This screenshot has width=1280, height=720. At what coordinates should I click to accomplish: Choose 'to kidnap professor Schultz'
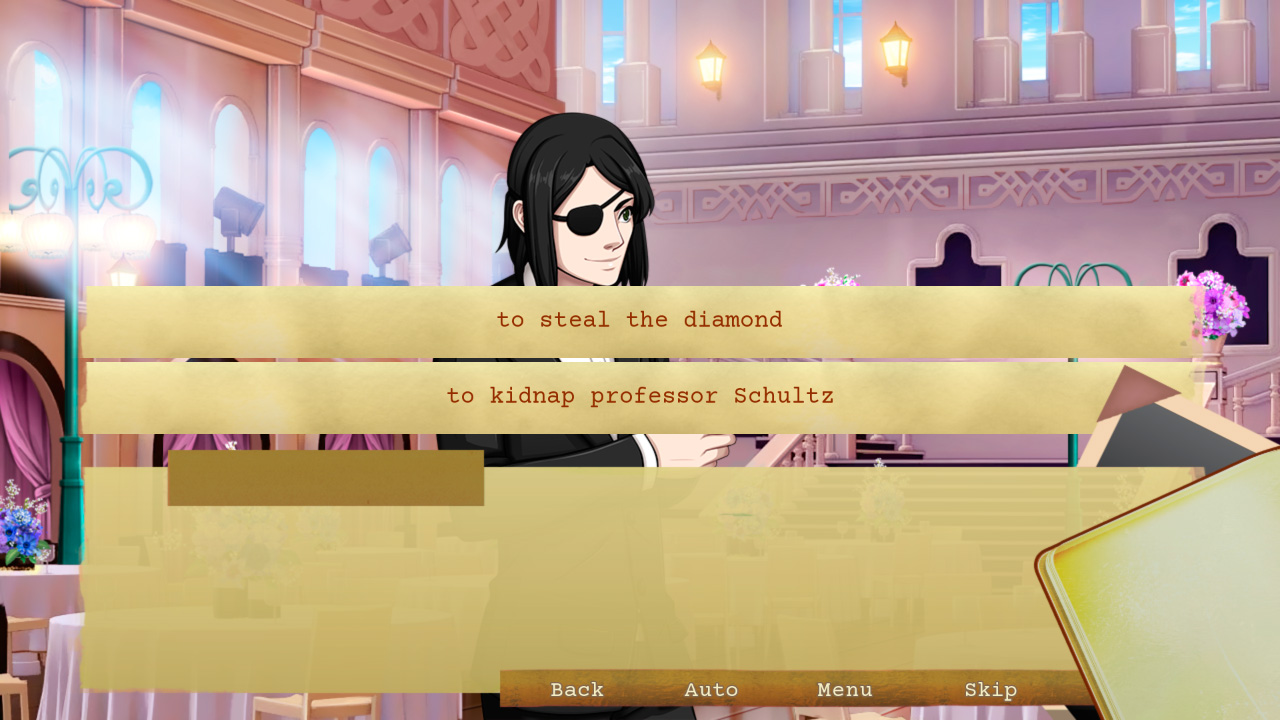(640, 395)
